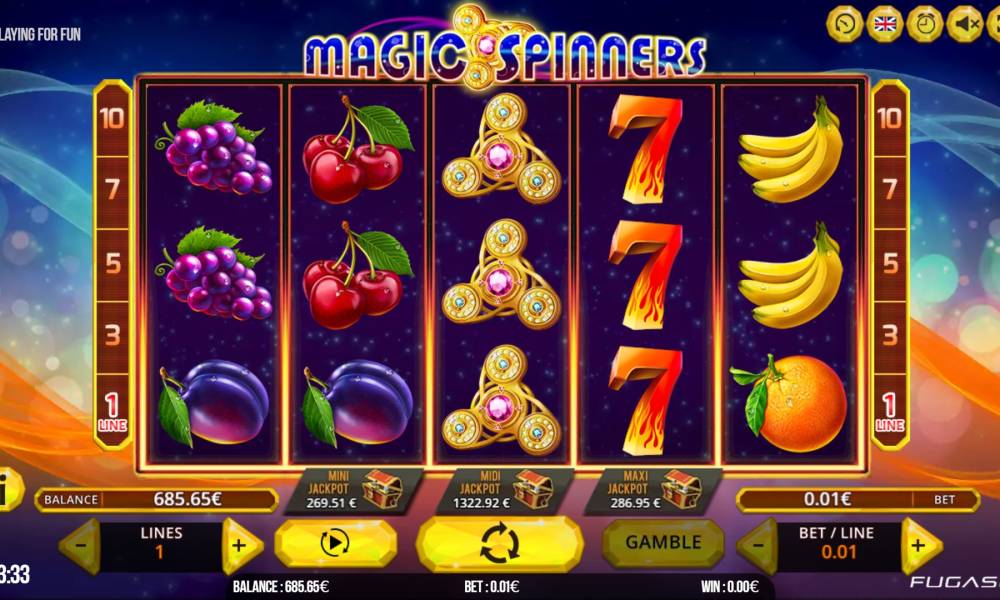Image resolution: width=1000 pixels, height=600 pixels.
Task: Lower the bet per line
Action: point(758,546)
